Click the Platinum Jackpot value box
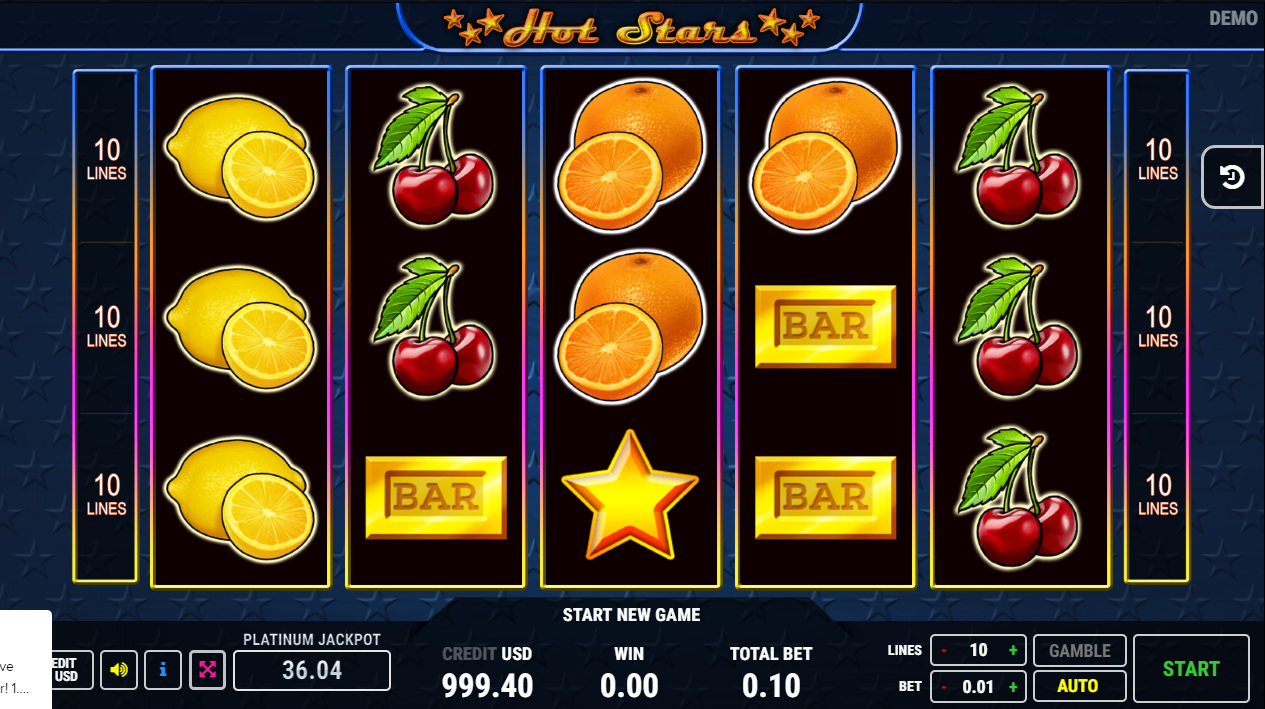1265x709 pixels. pyautogui.click(x=311, y=670)
